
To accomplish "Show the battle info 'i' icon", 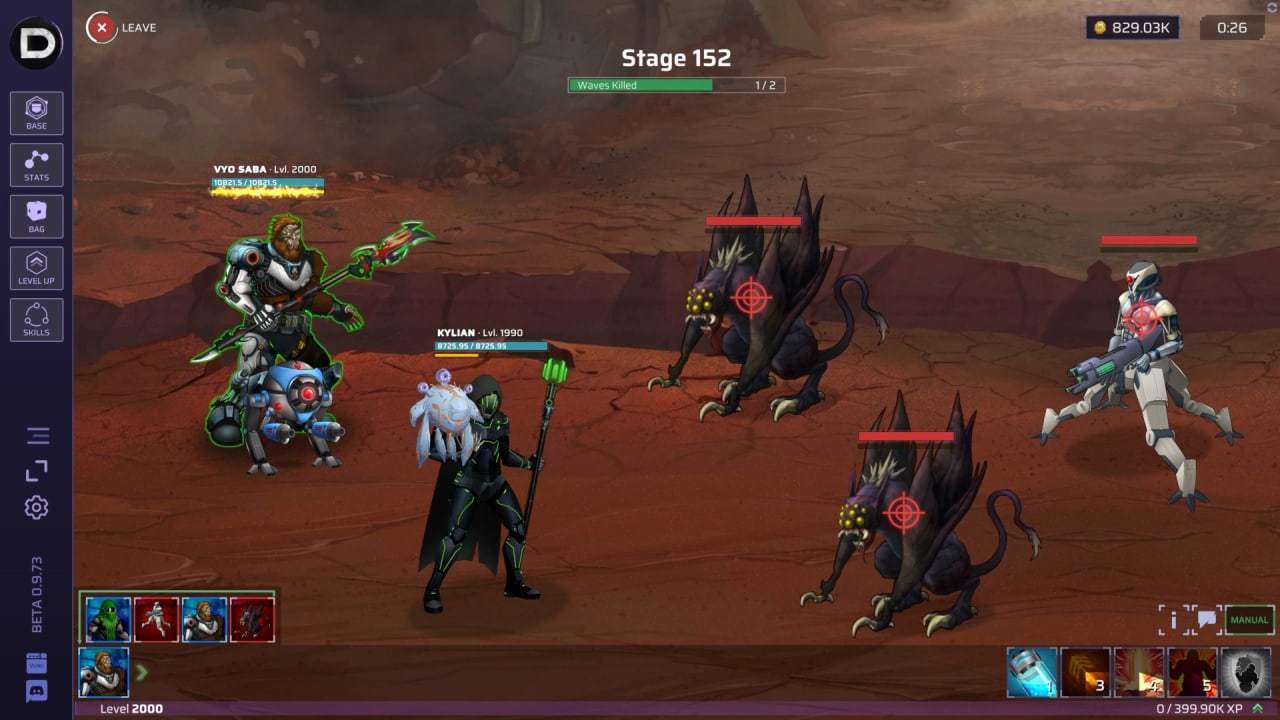I will (x=1174, y=620).
